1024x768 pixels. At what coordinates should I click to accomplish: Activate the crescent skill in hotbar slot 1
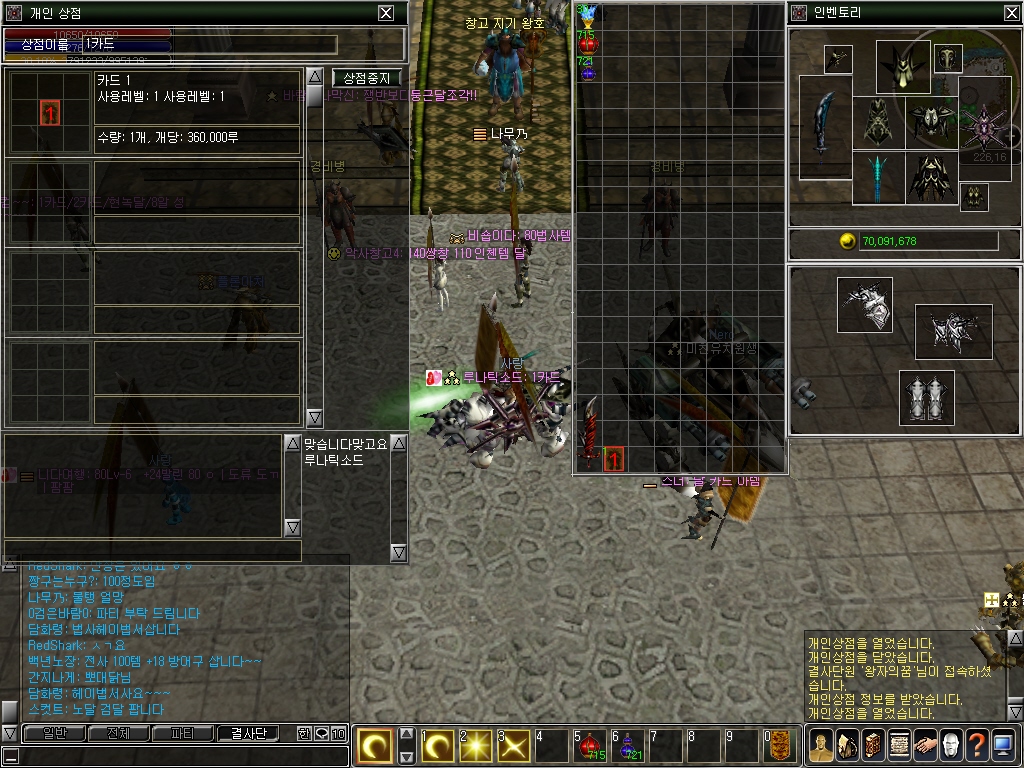[x=437, y=745]
